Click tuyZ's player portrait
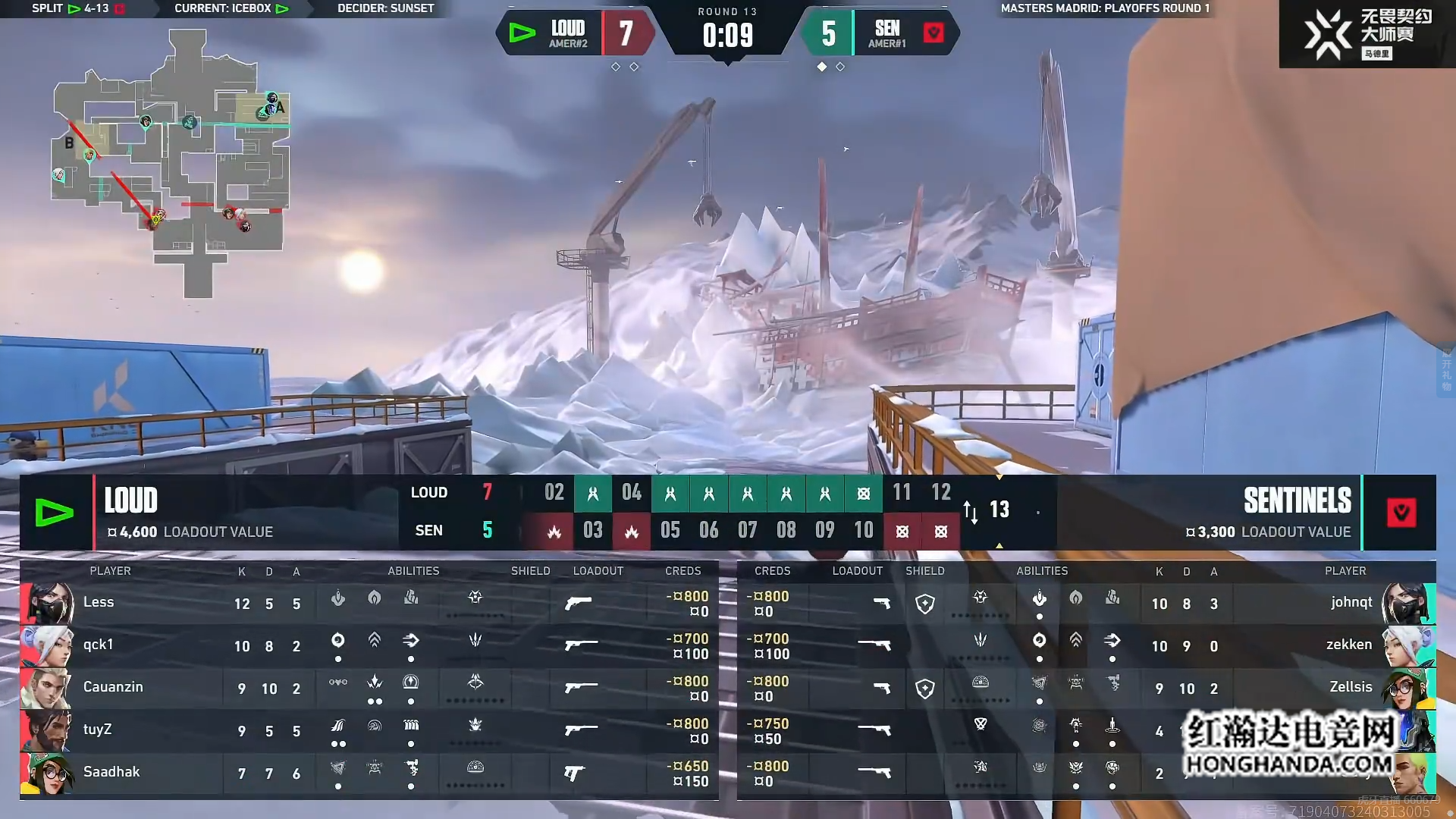The height and width of the screenshot is (819, 1456). click(47, 731)
